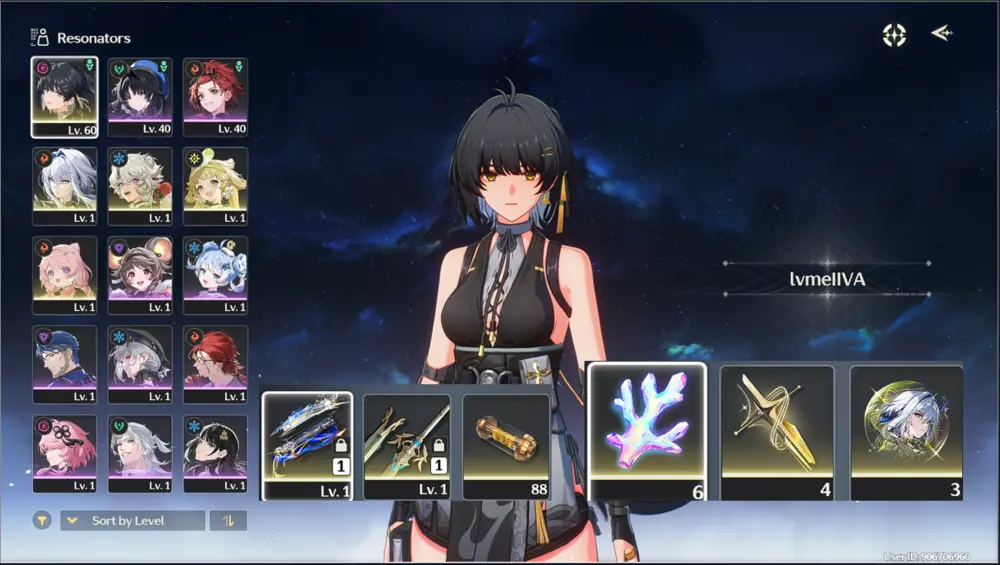Toggle the sort order arrows button
The width and height of the screenshot is (1000, 565).
228,521
